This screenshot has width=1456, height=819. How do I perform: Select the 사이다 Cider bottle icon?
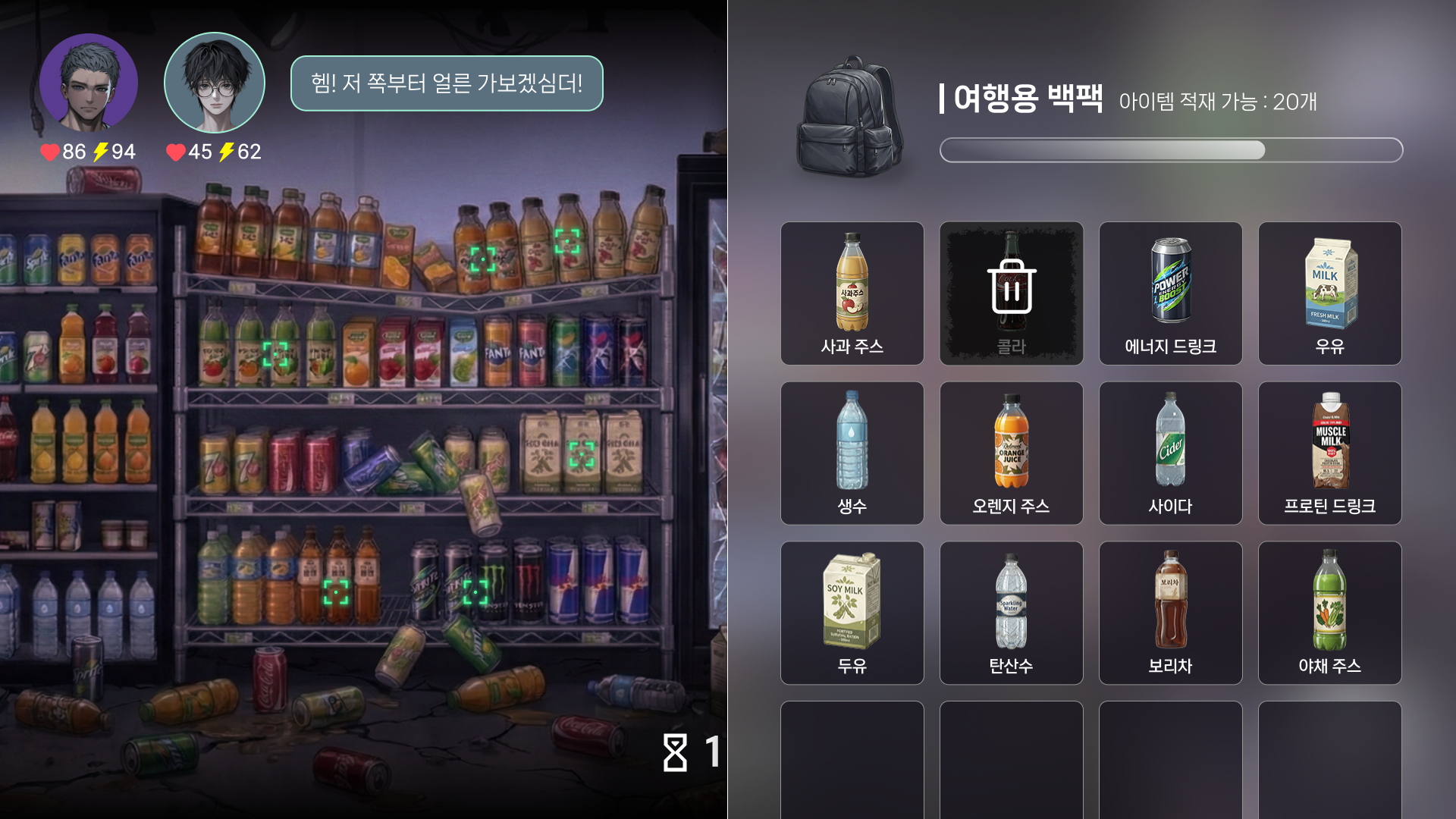coord(1170,451)
